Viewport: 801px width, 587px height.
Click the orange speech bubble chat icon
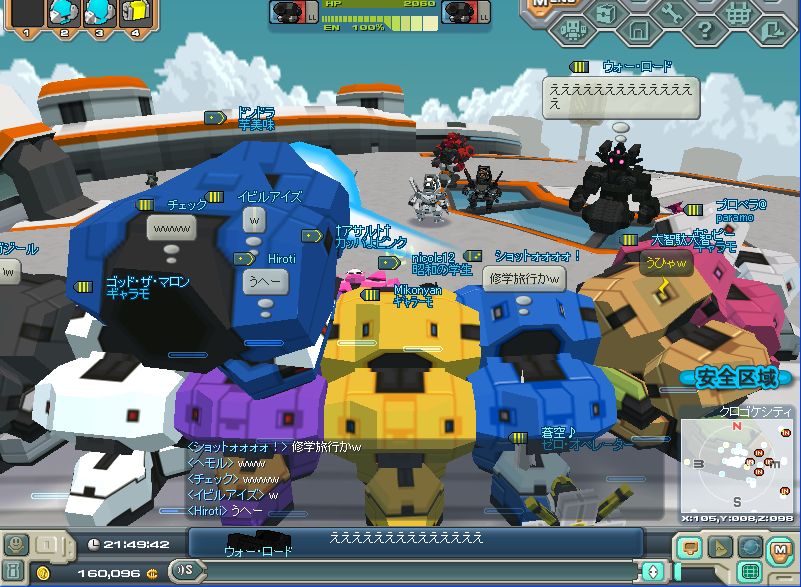pos(689,547)
